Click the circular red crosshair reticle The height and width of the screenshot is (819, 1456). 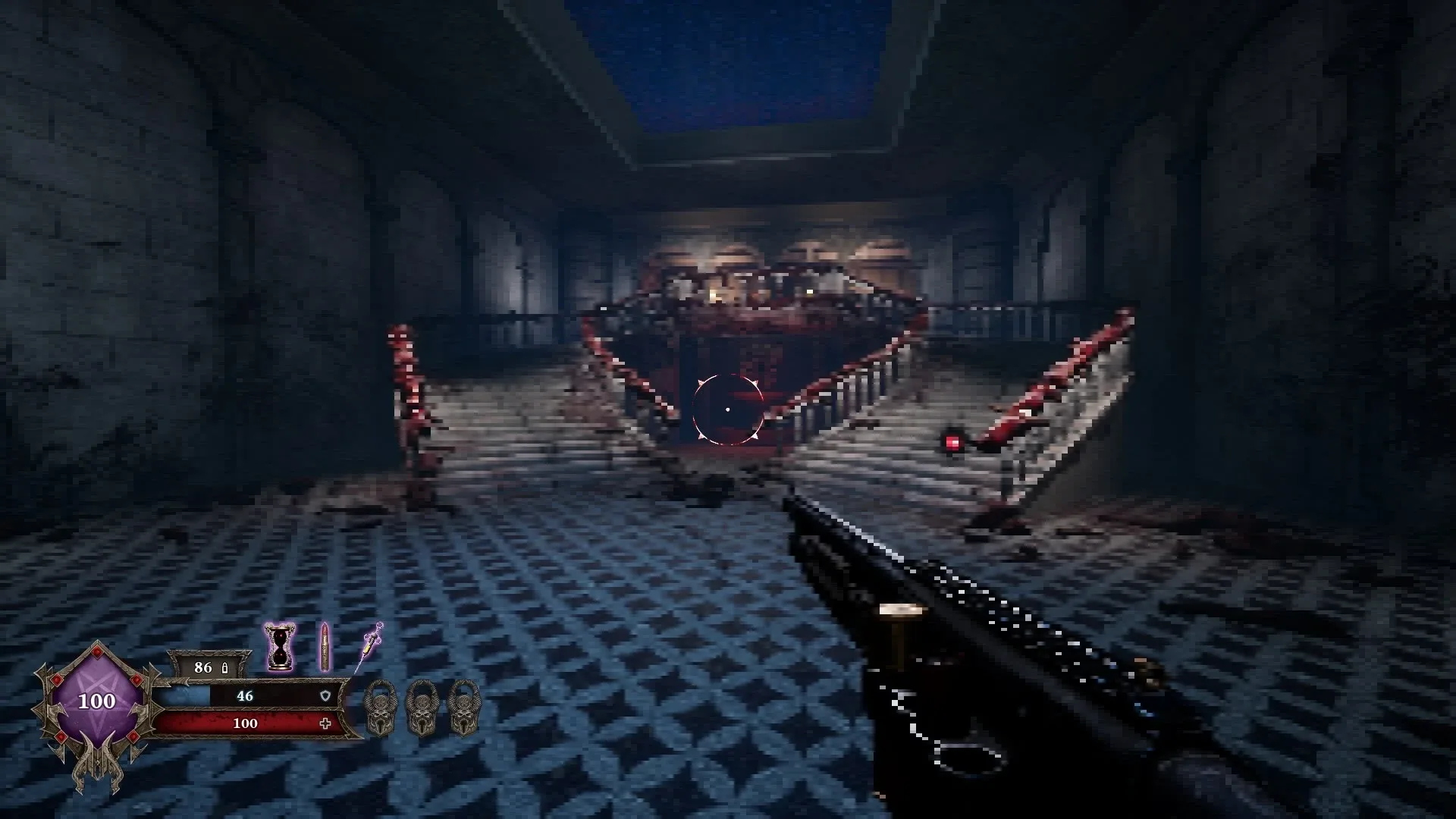point(726,409)
